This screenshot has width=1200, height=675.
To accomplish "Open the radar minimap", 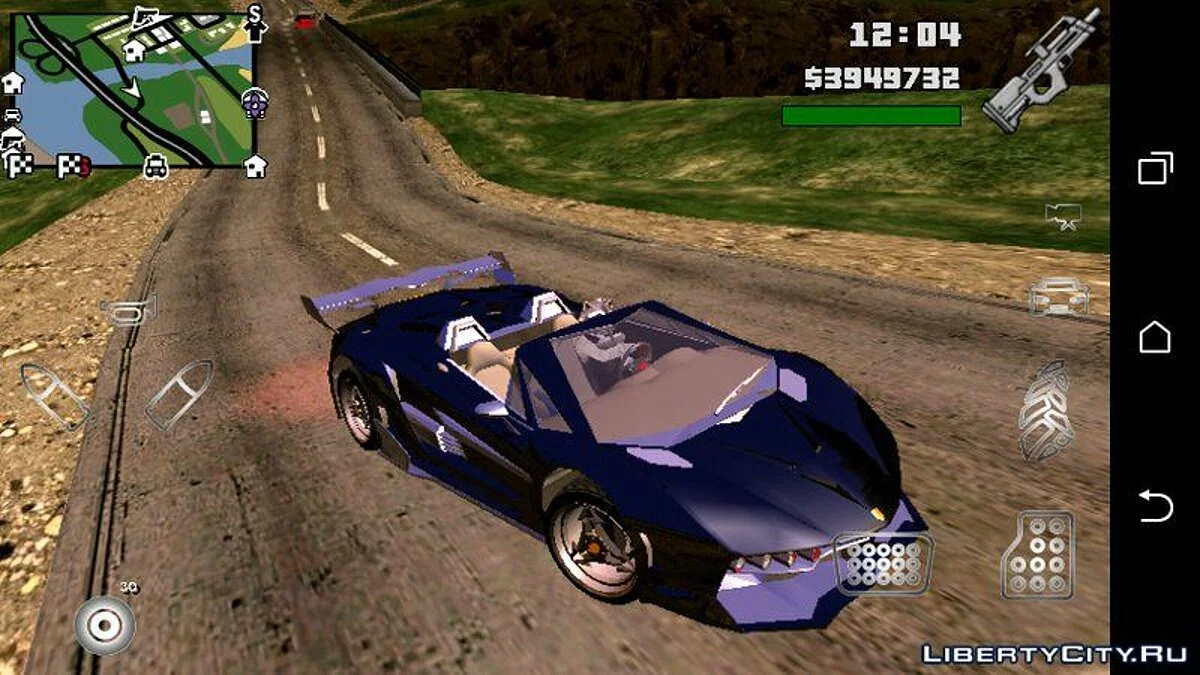I will click(x=132, y=90).
